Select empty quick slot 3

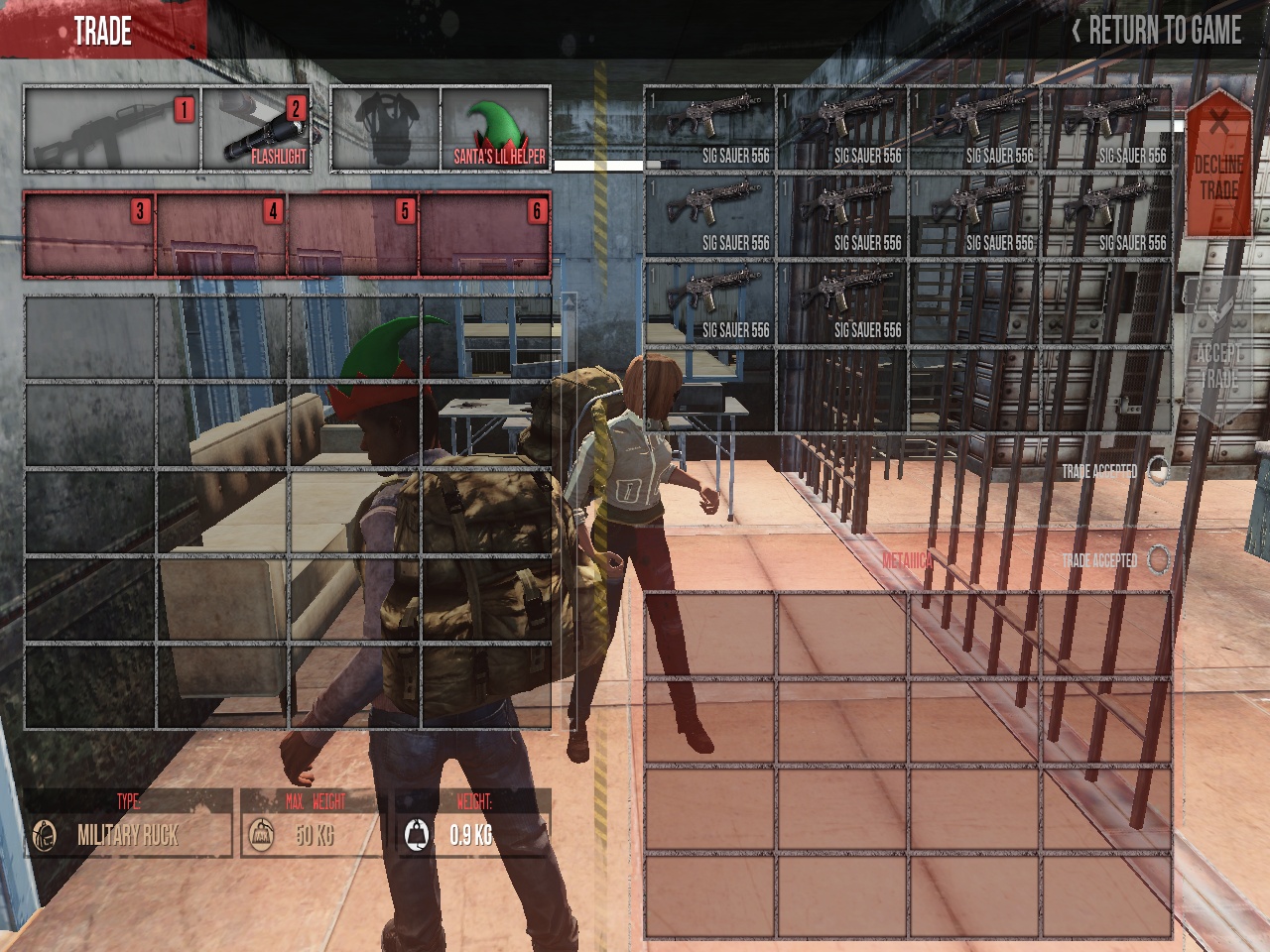pyautogui.click(x=89, y=235)
